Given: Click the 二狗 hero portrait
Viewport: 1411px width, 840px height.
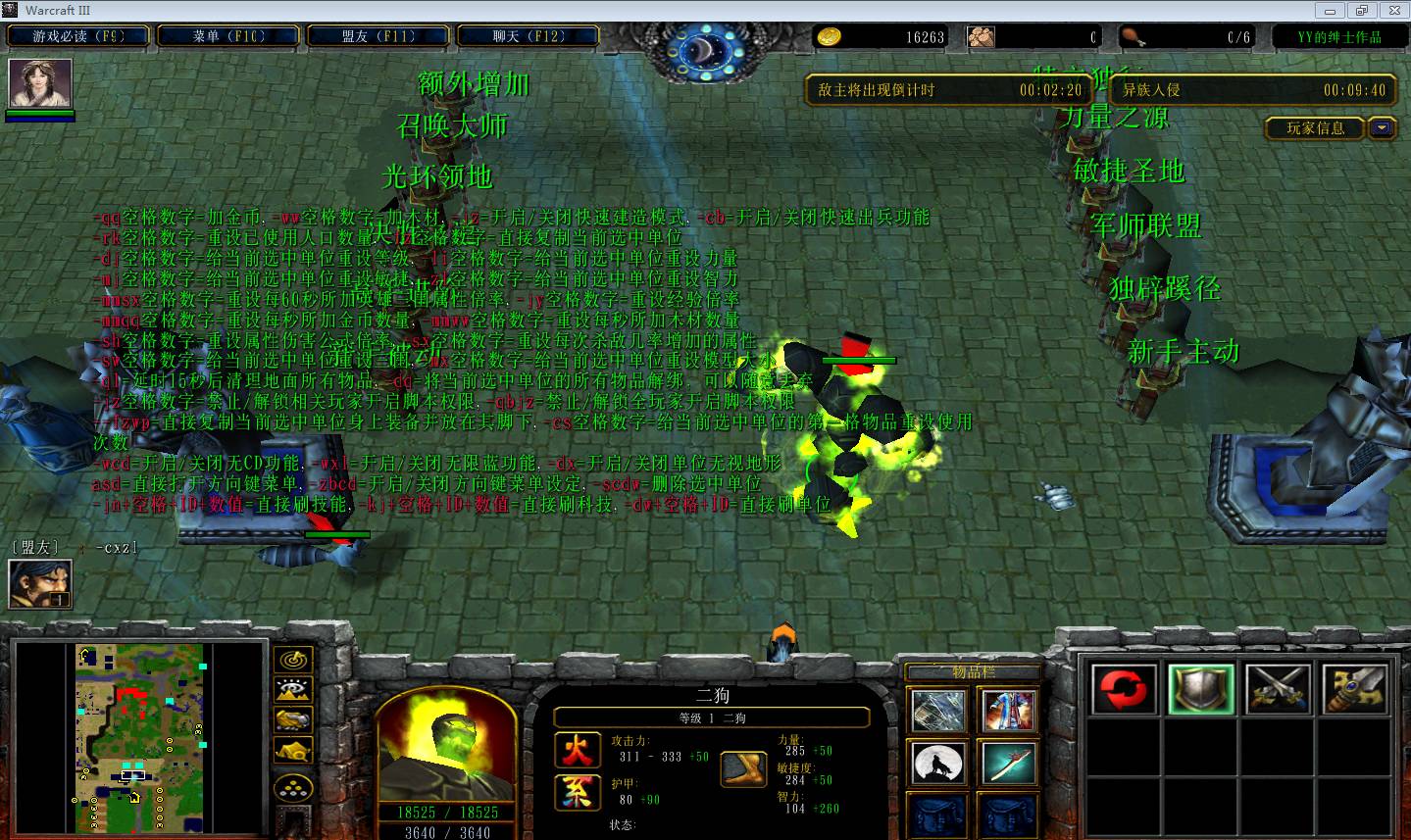Looking at the screenshot, I should 446,744.
